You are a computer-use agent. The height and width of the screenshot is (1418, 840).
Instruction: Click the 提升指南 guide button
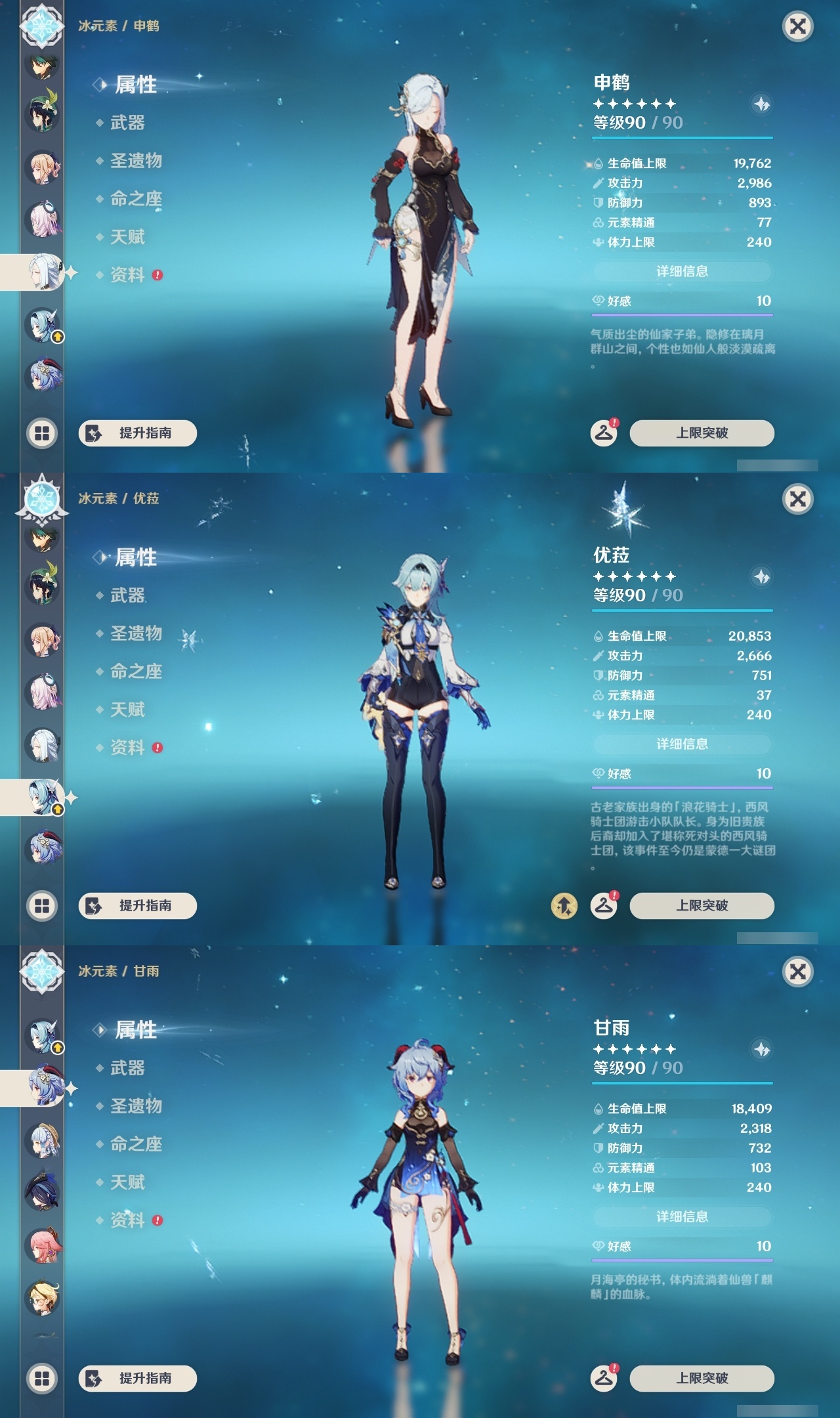[x=136, y=433]
